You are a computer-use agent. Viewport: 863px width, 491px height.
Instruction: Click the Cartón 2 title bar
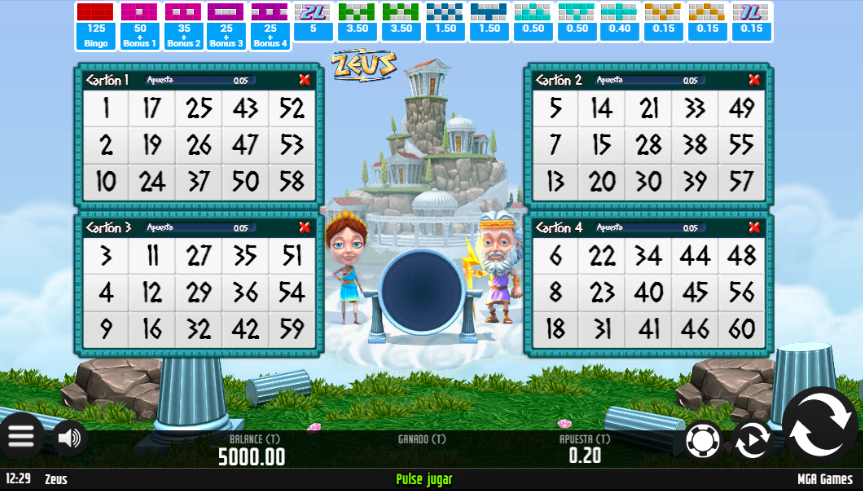click(x=640, y=80)
